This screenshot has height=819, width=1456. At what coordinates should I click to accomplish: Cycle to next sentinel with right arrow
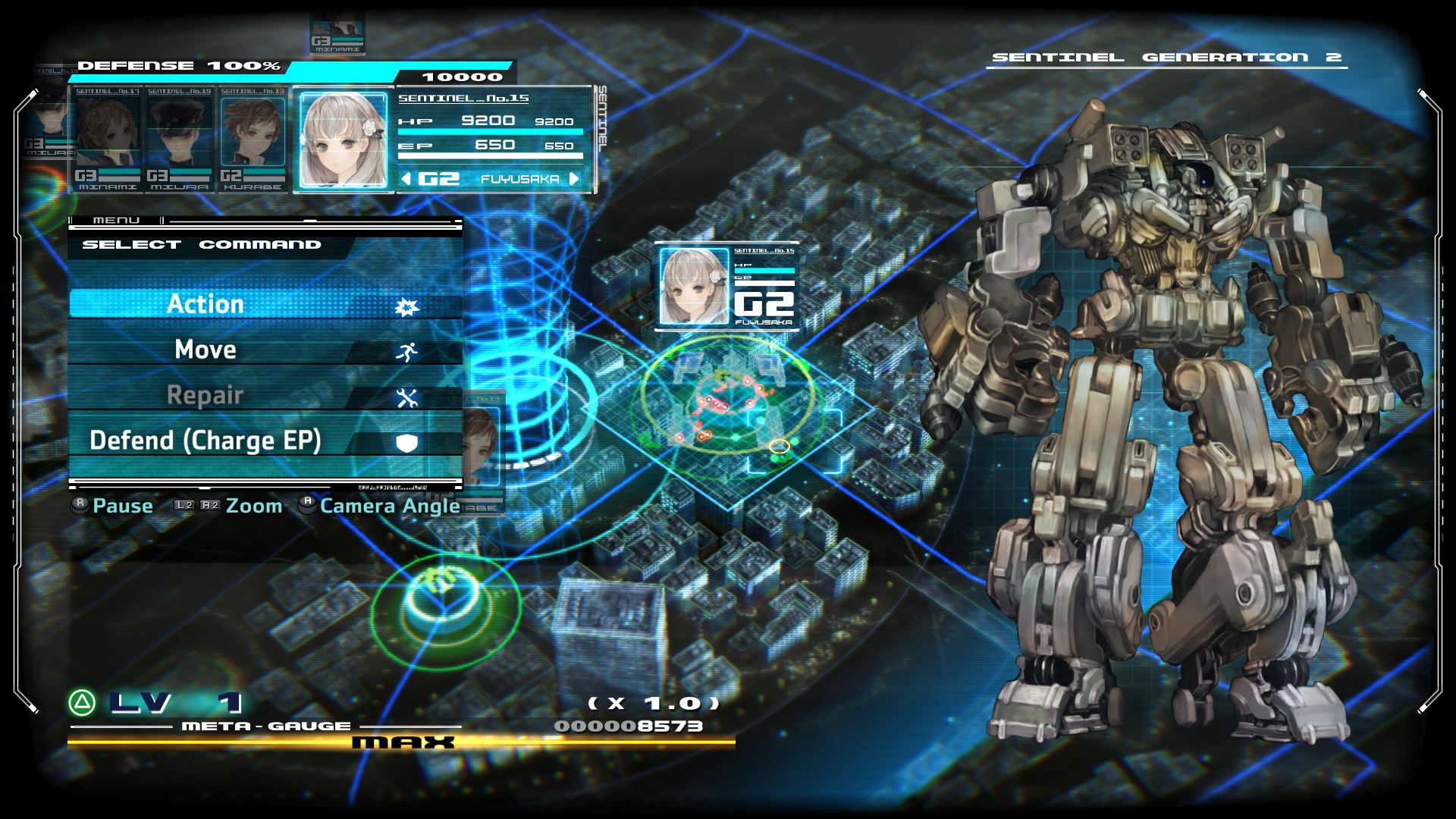(574, 179)
